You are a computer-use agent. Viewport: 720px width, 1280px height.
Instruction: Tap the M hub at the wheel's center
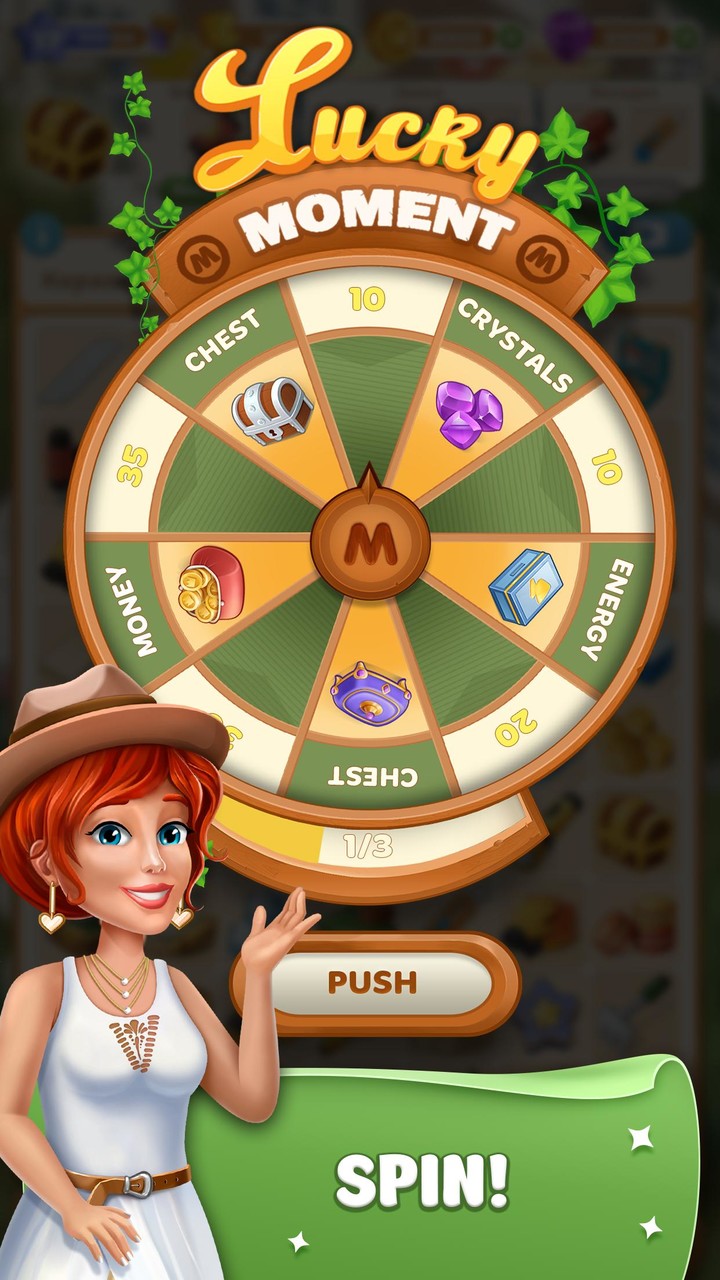pos(369,542)
